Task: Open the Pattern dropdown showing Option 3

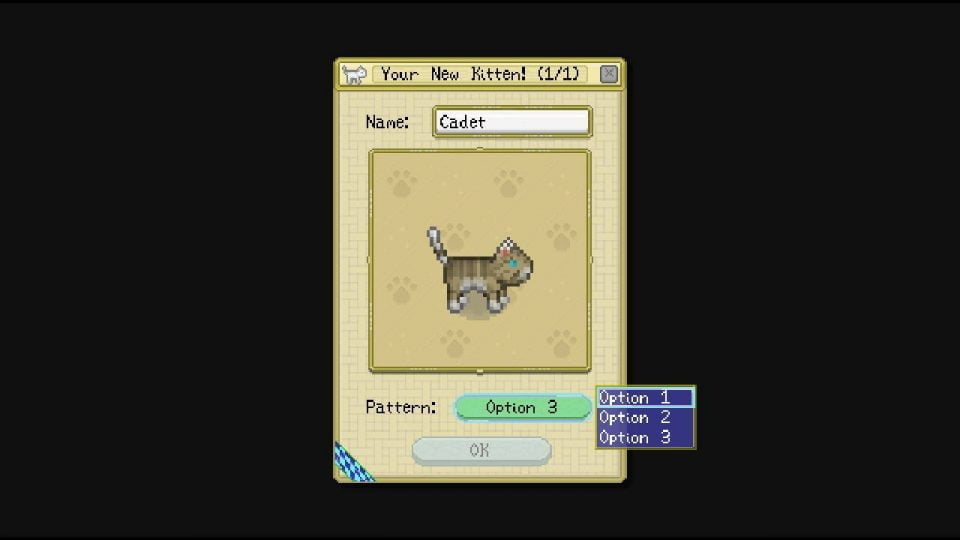Action: pos(522,407)
